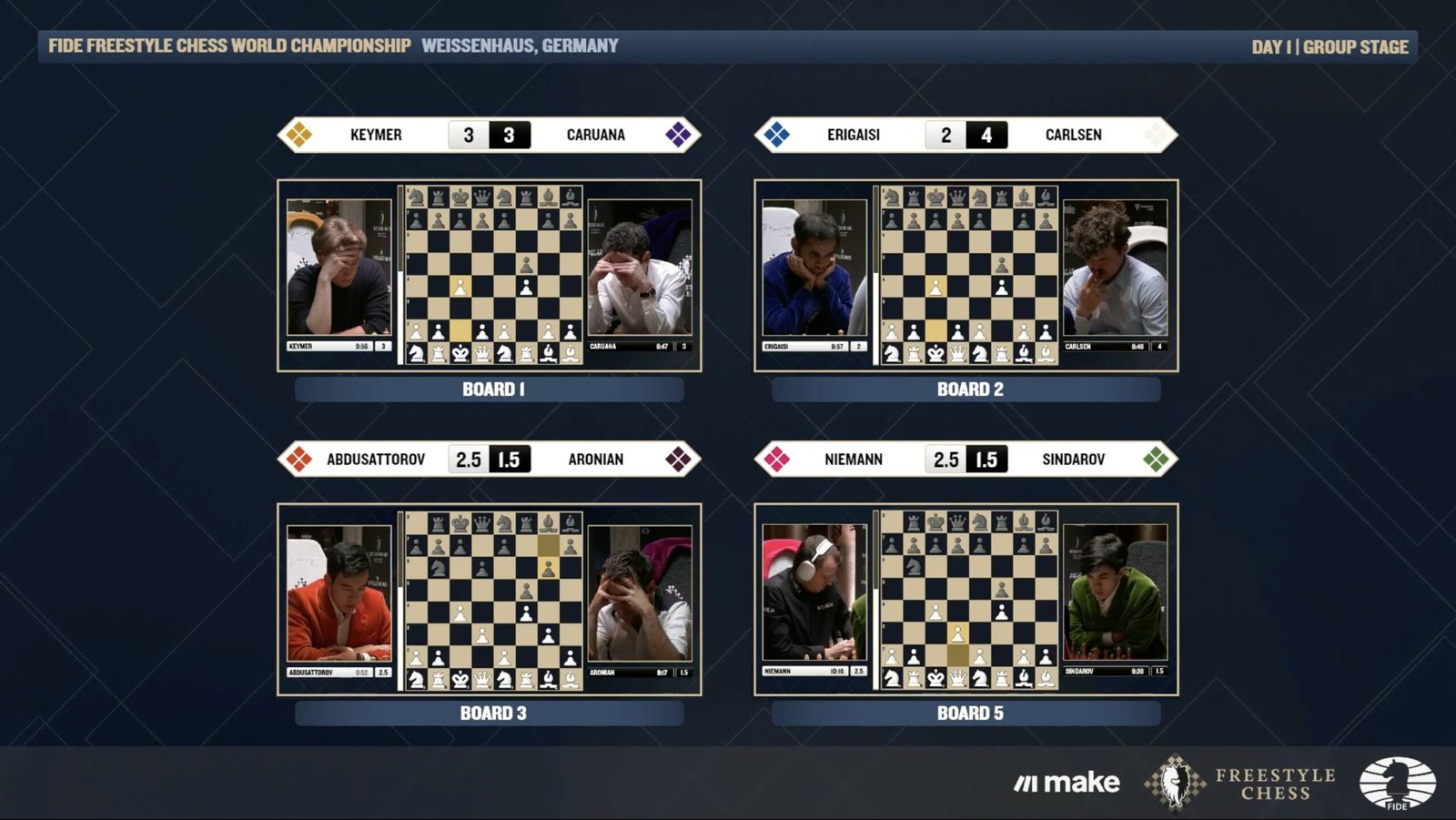
Task: Click Niemann's camera thumbnail
Action: [814, 593]
